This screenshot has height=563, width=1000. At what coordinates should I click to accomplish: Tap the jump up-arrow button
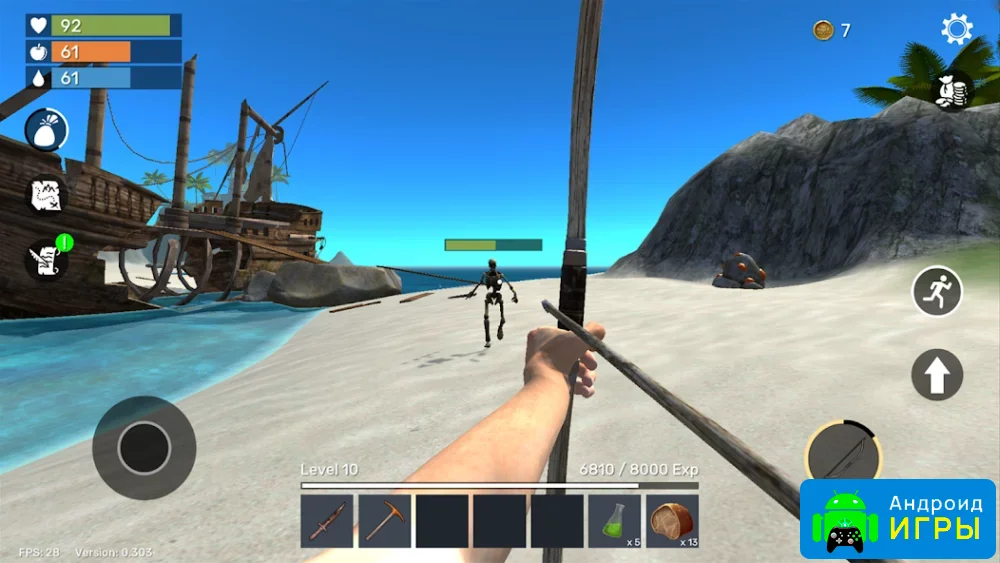[x=937, y=375]
